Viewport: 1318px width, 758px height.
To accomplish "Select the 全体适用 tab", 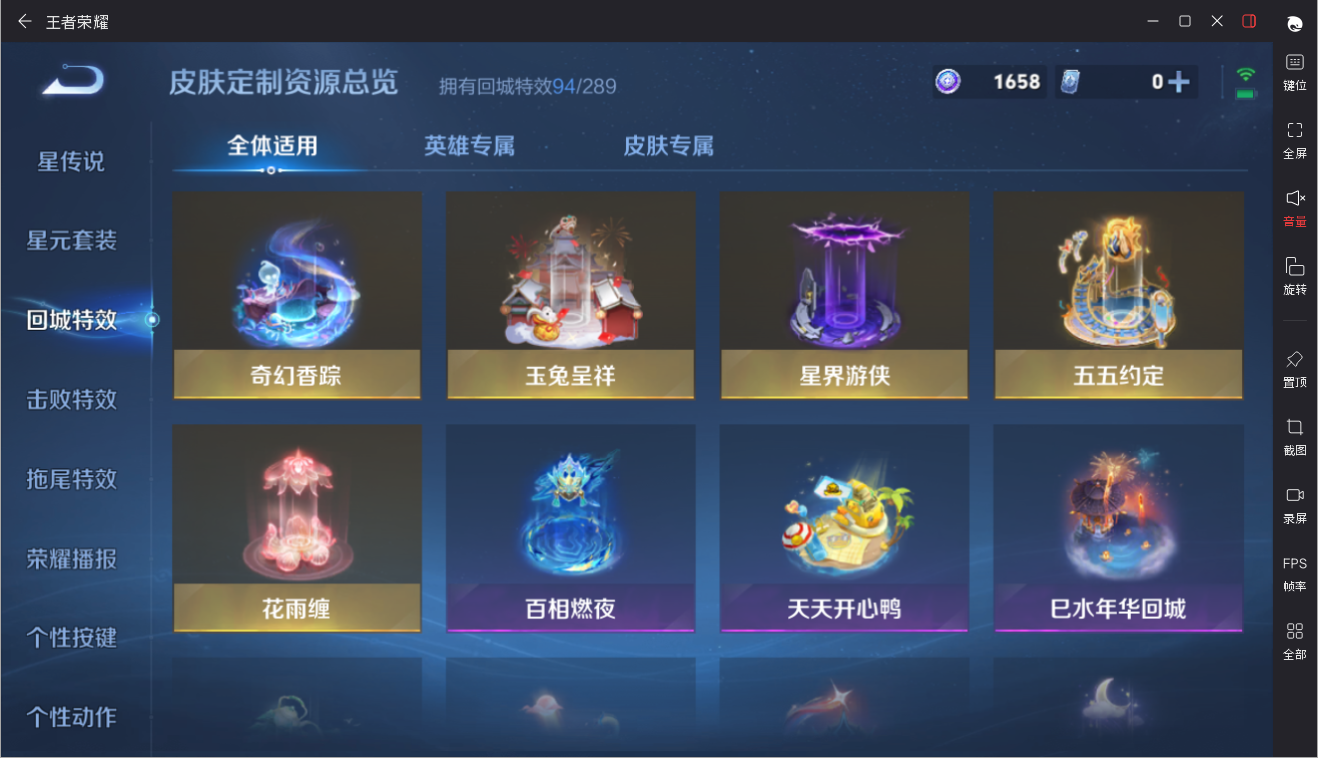I will click(x=272, y=146).
